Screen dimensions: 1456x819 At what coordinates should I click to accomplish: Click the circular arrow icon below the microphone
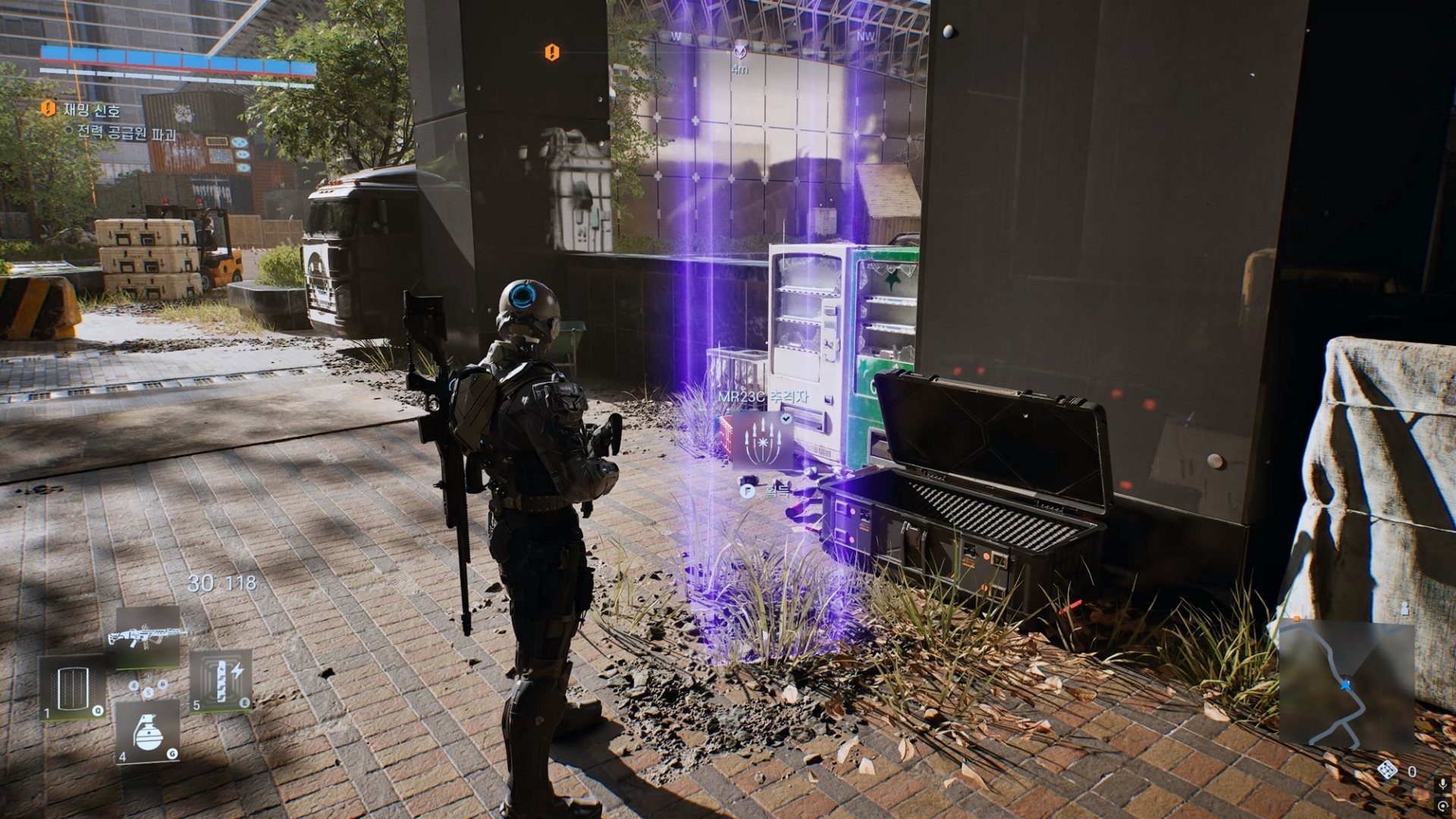(1442, 806)
